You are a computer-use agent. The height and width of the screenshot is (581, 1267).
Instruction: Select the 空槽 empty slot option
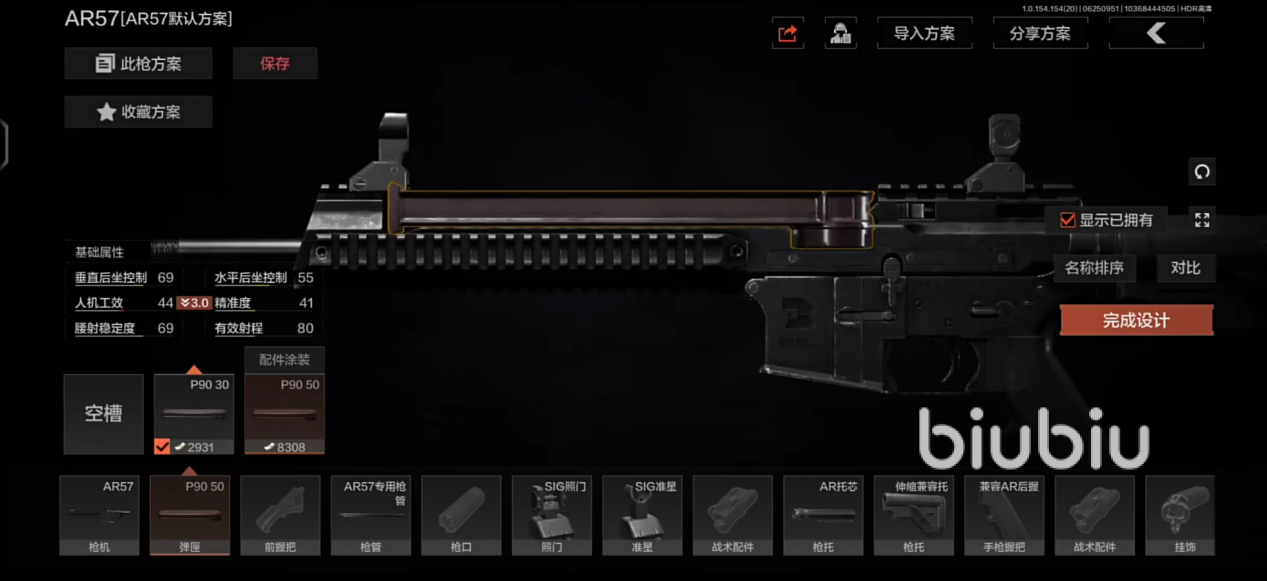point(103,414)
